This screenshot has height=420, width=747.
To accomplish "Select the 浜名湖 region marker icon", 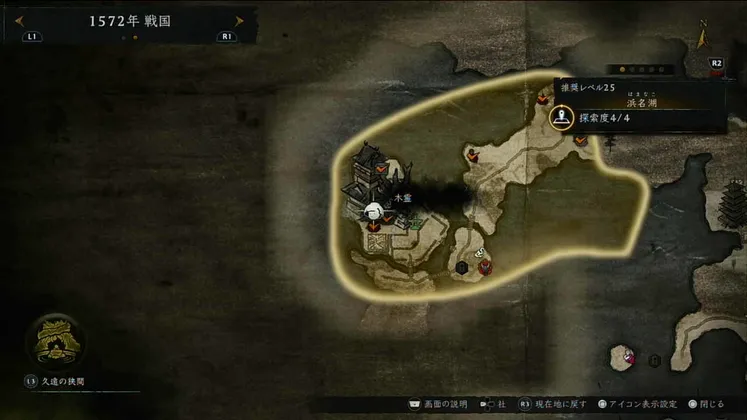I will [562, 116].
